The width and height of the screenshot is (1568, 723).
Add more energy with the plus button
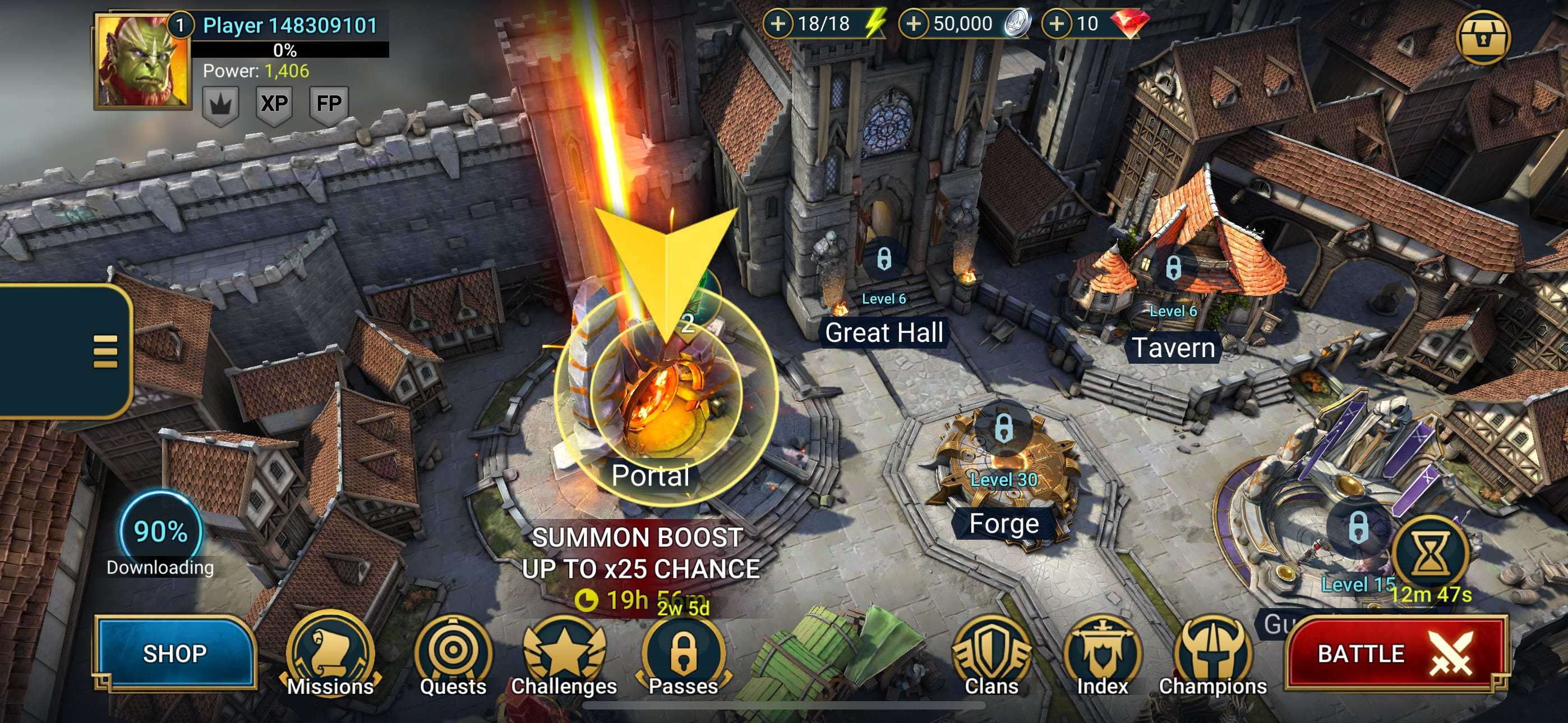[x=777, y=24]
